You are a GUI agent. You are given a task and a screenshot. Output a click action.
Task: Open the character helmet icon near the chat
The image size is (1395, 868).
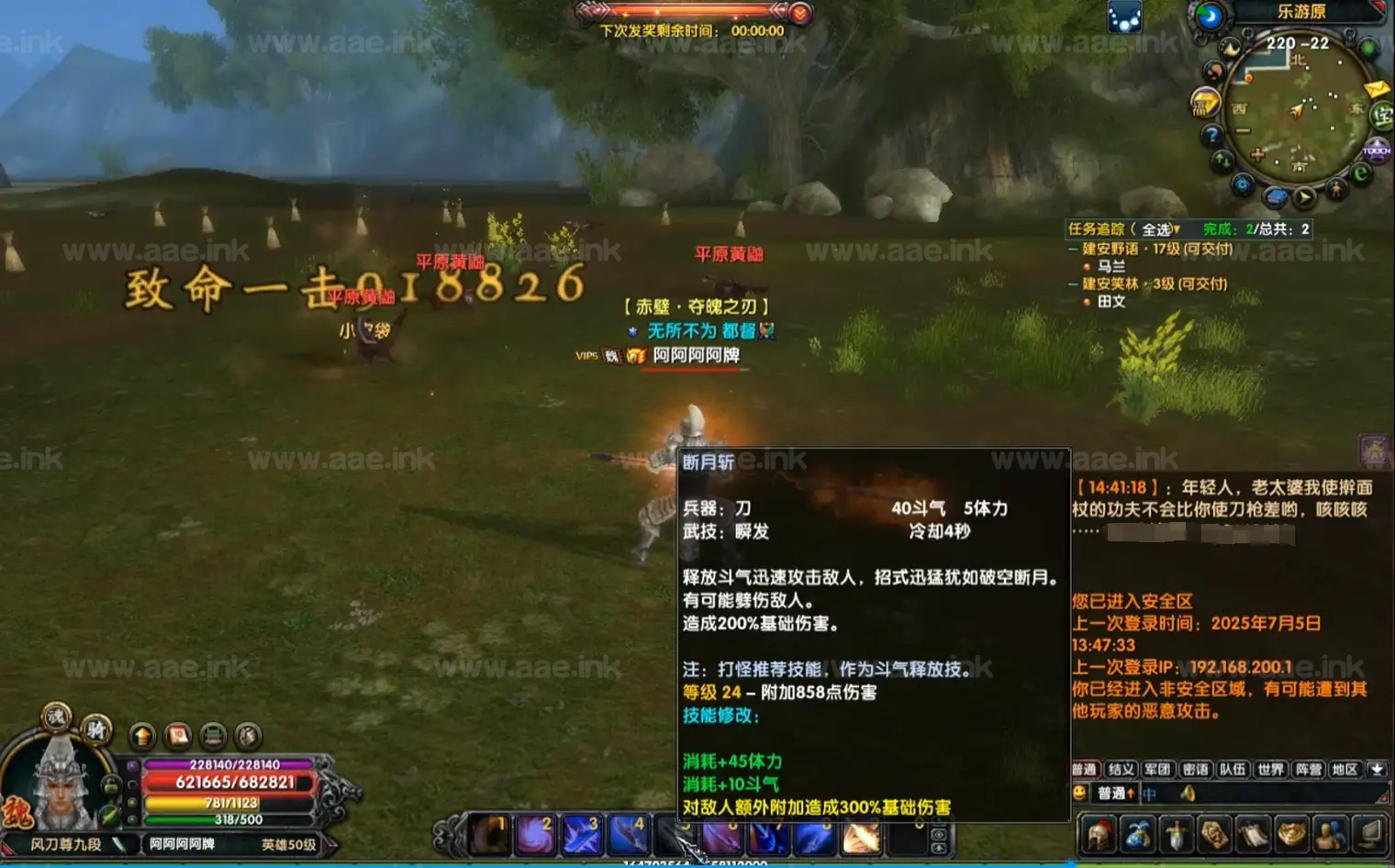[x=1098, y=835]
